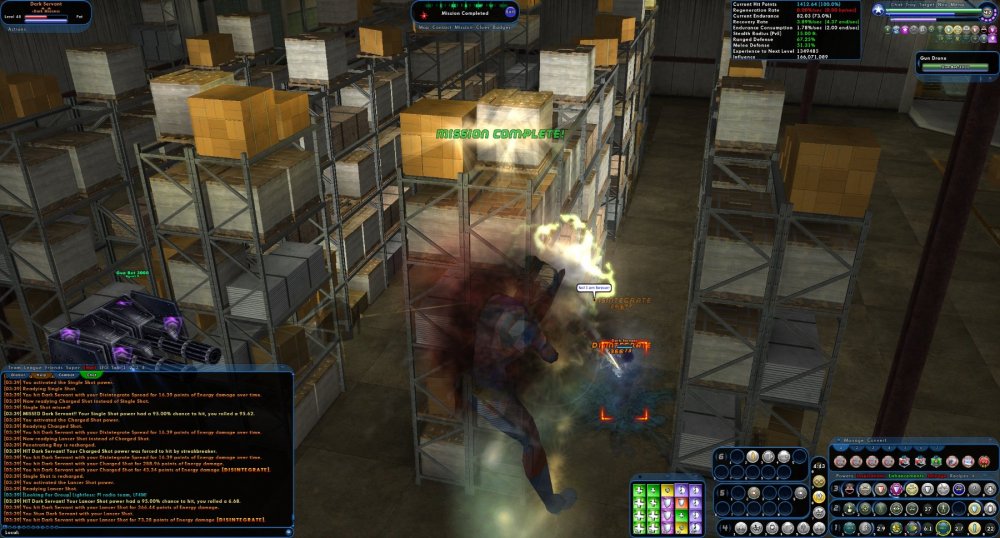The image size is (1000, 538).
Task: Click the Exit mission button
Action: point(511,11)
